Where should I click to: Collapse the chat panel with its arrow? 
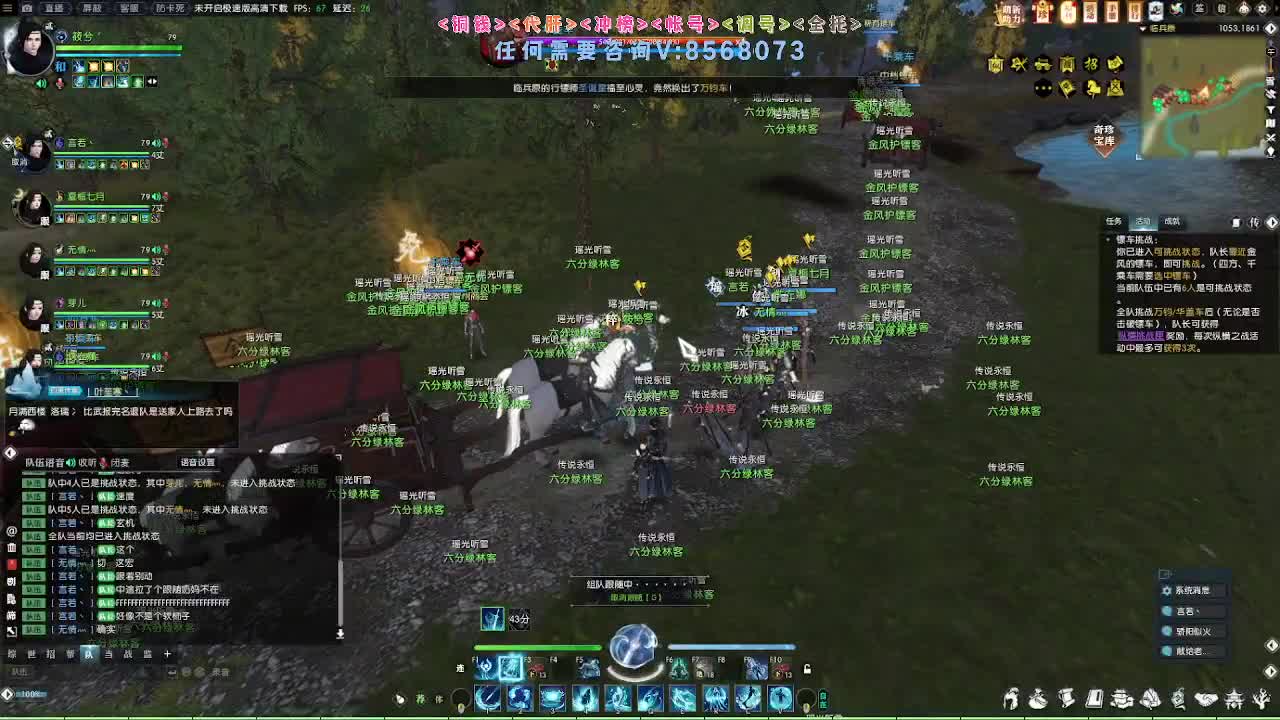click(8, 454)
